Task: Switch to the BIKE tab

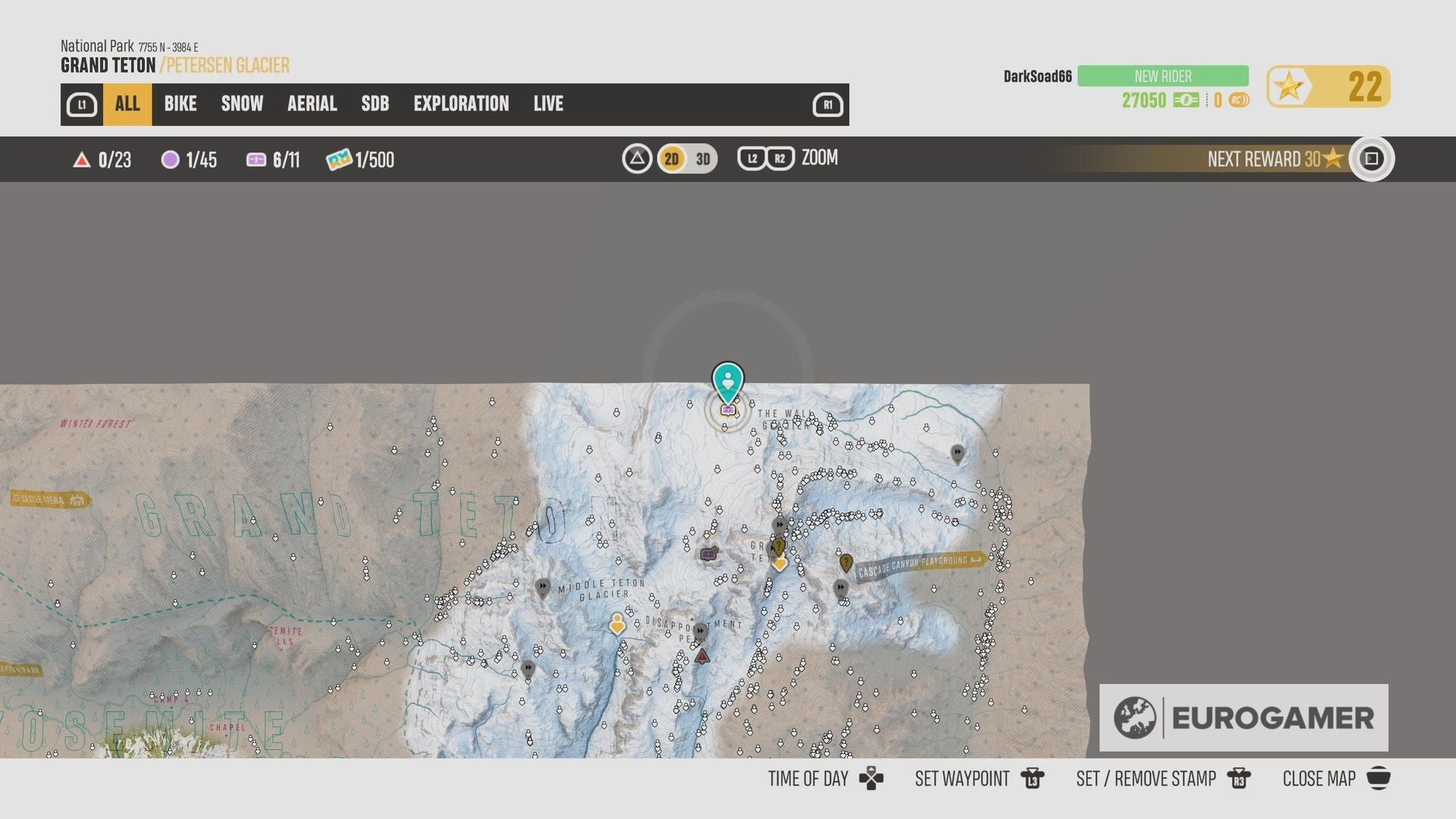Action: click(x=180, y=104)
